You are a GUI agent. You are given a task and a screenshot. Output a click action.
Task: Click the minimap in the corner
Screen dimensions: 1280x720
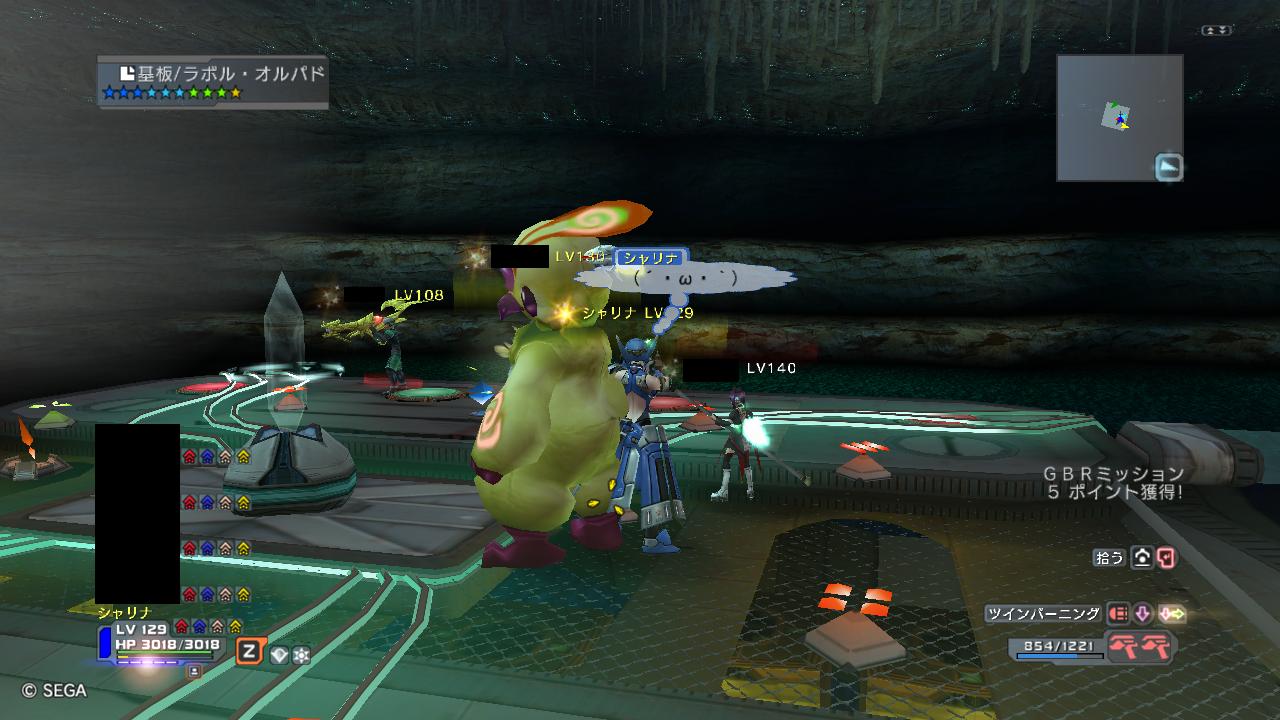coord(1119,117)
